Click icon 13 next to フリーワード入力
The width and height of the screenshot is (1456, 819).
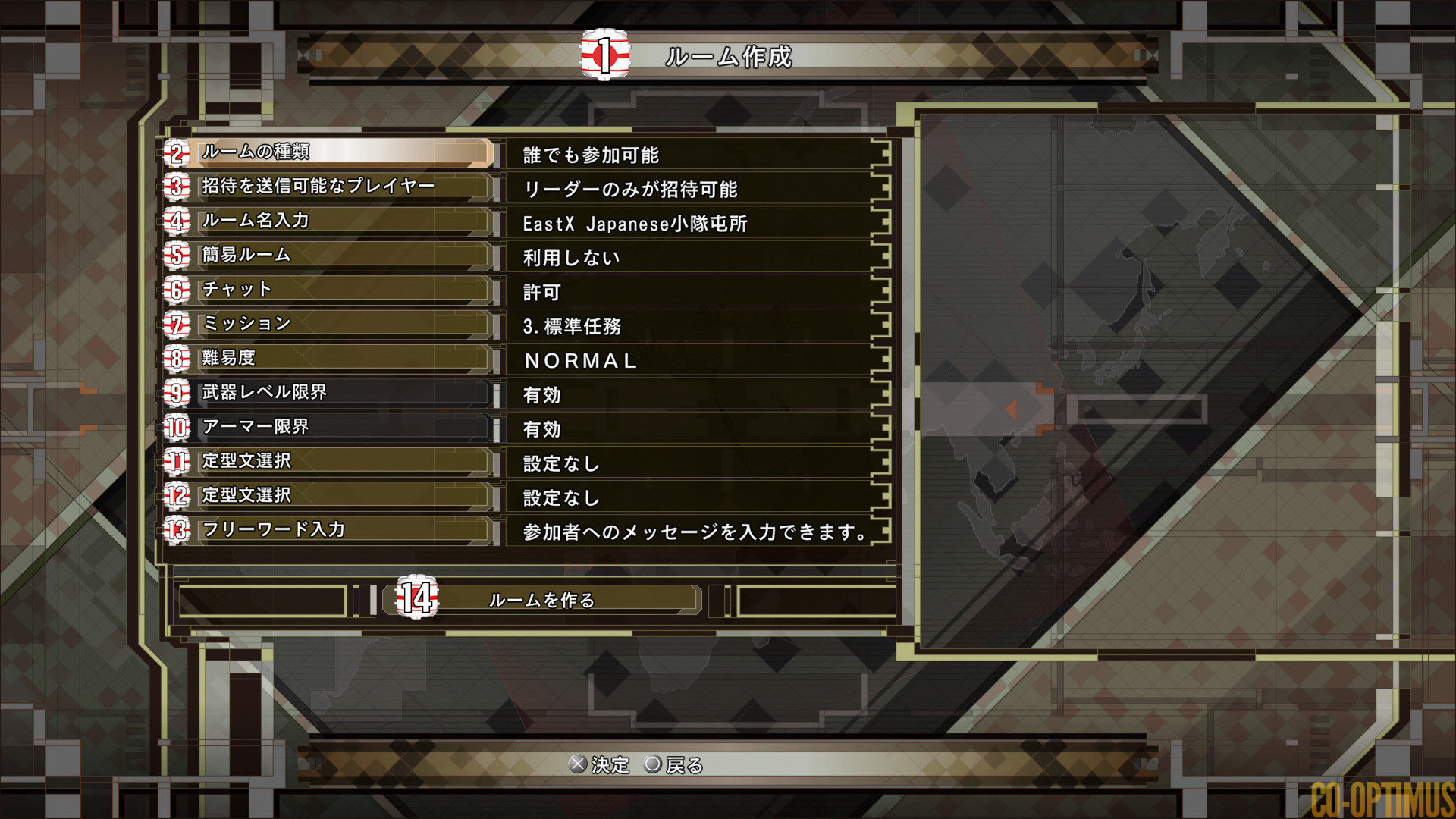pos(176,531)
